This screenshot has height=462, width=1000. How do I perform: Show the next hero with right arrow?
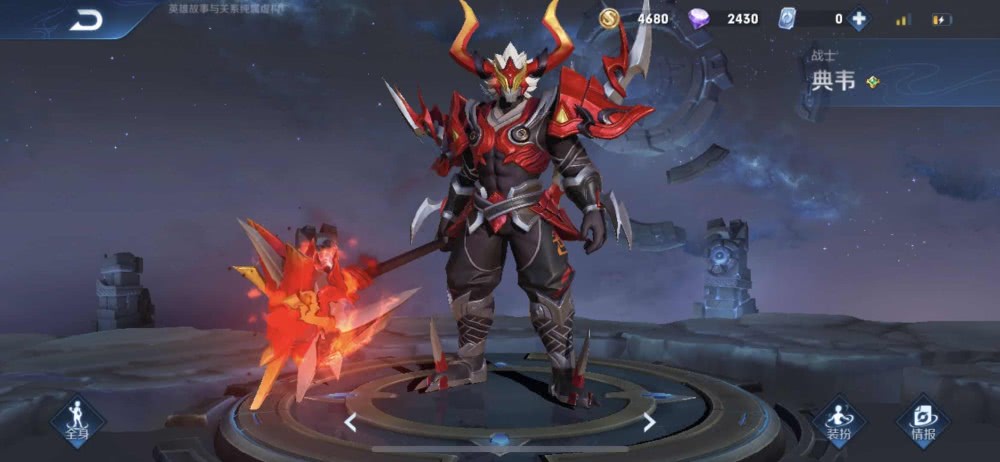click(649, 423)
